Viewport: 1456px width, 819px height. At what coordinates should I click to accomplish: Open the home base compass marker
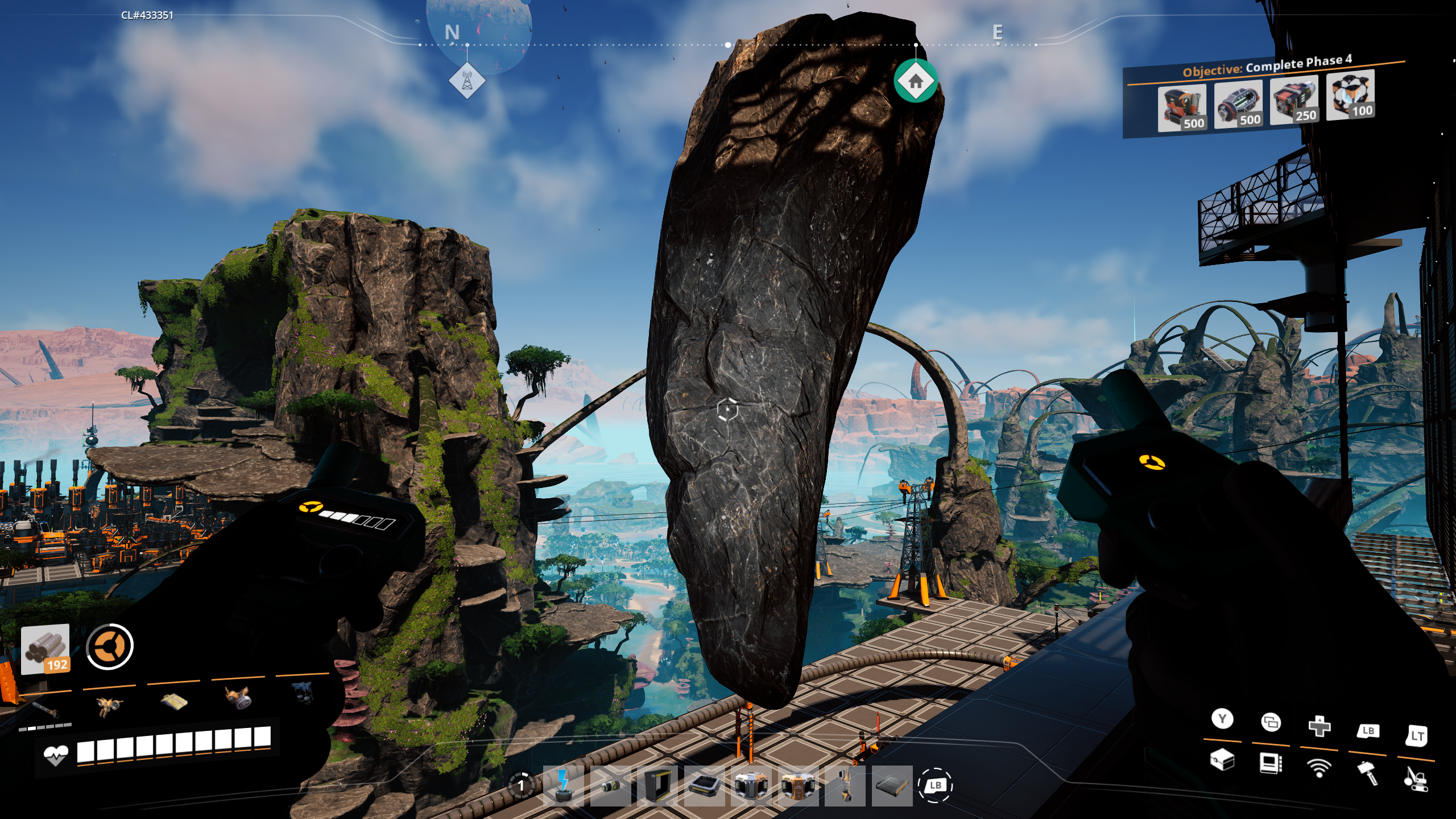point(915,81)
